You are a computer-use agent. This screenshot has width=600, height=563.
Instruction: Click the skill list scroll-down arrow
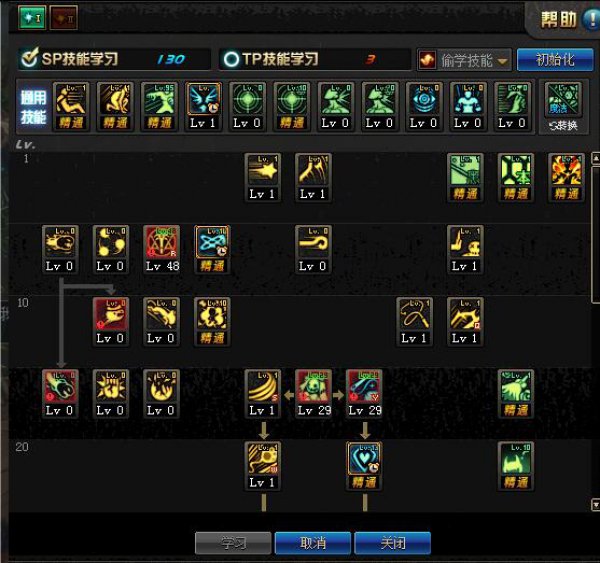click(x=596, y=505)
